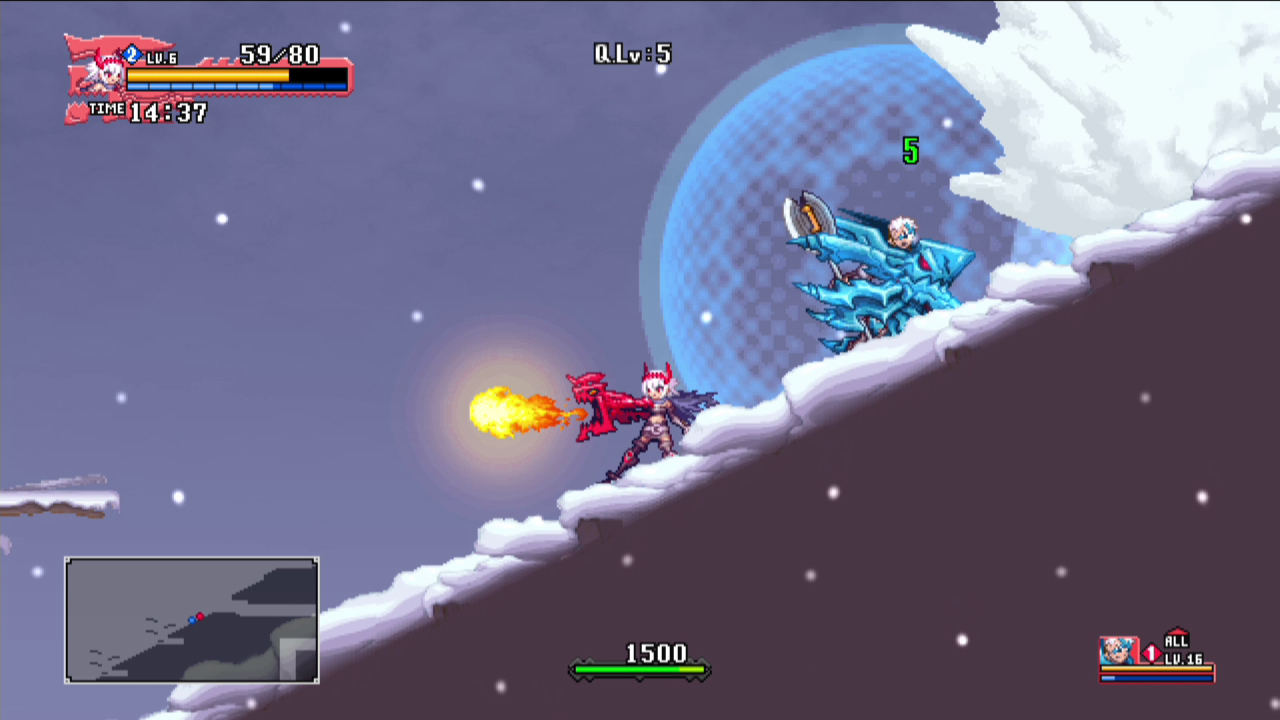Click the red player dot on the minimap
The height and width of the screenshot is (720, 1280).
click(200, 616)
